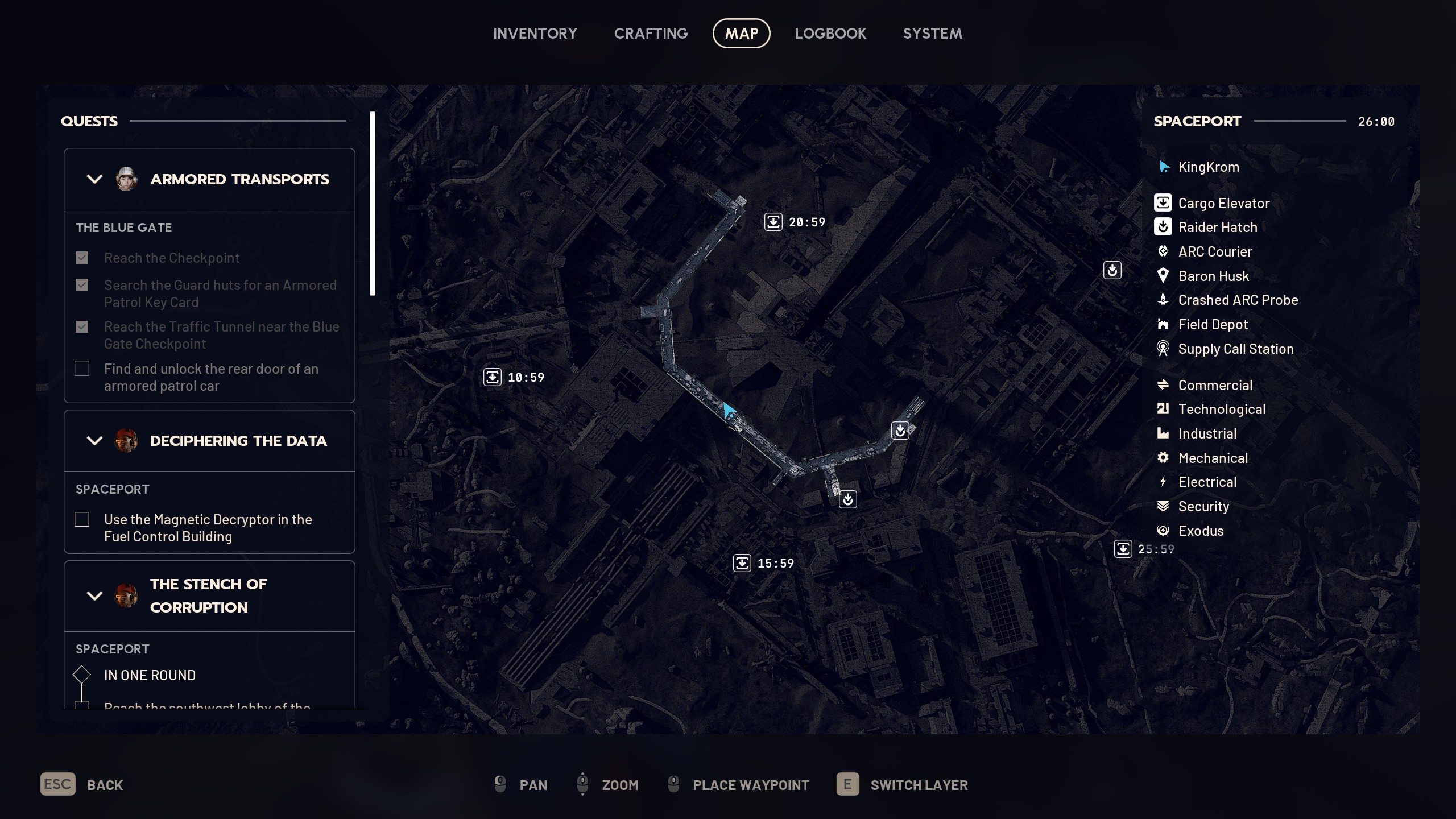This screenshot has width=1456, height=819.
Task: Choose the Cargo Elevator legend entry
Action: (x=1223, y=203)
